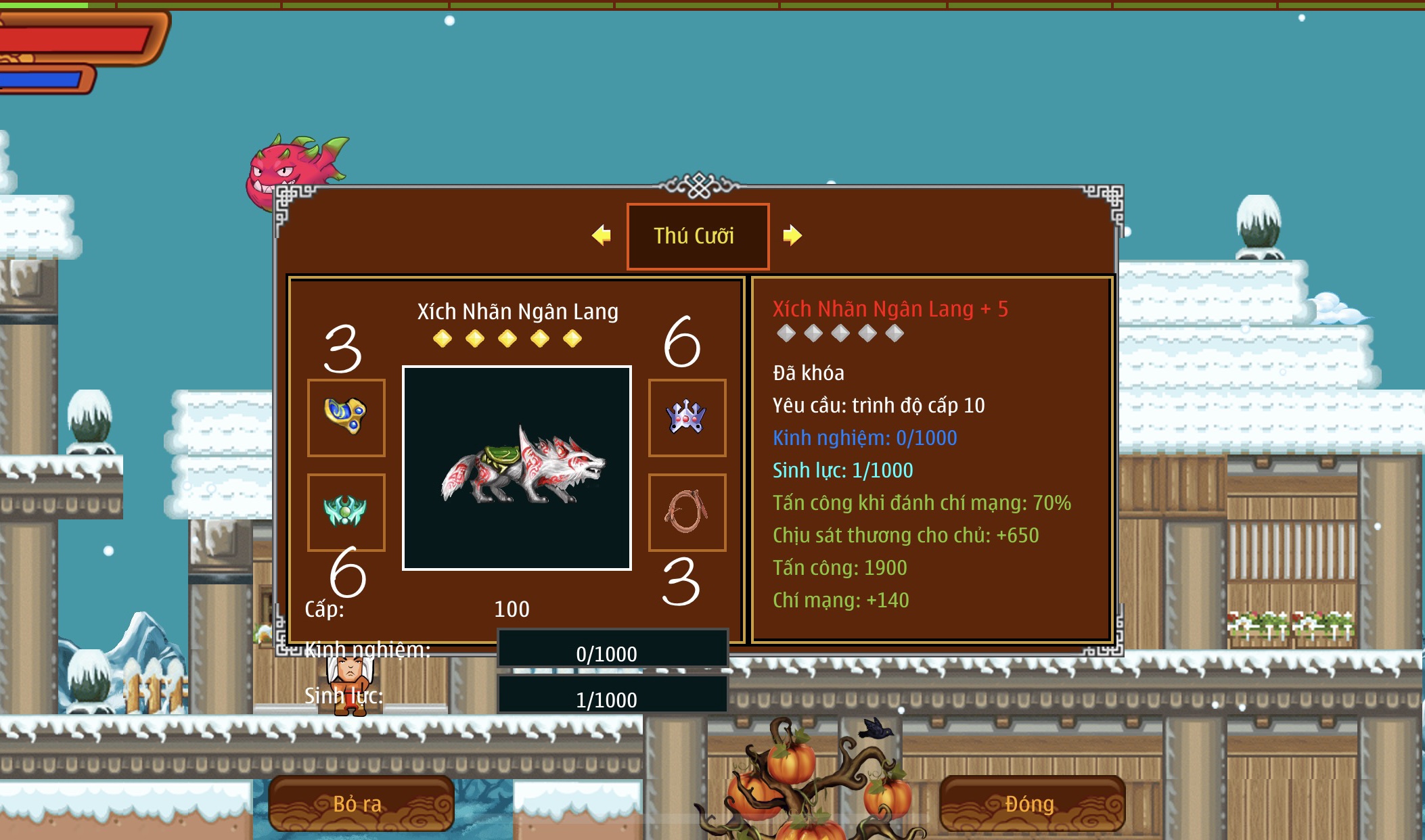Select the coiled rope whip slot
Viewport: 1425px width, 840px height.
click(x=687, y=512)
